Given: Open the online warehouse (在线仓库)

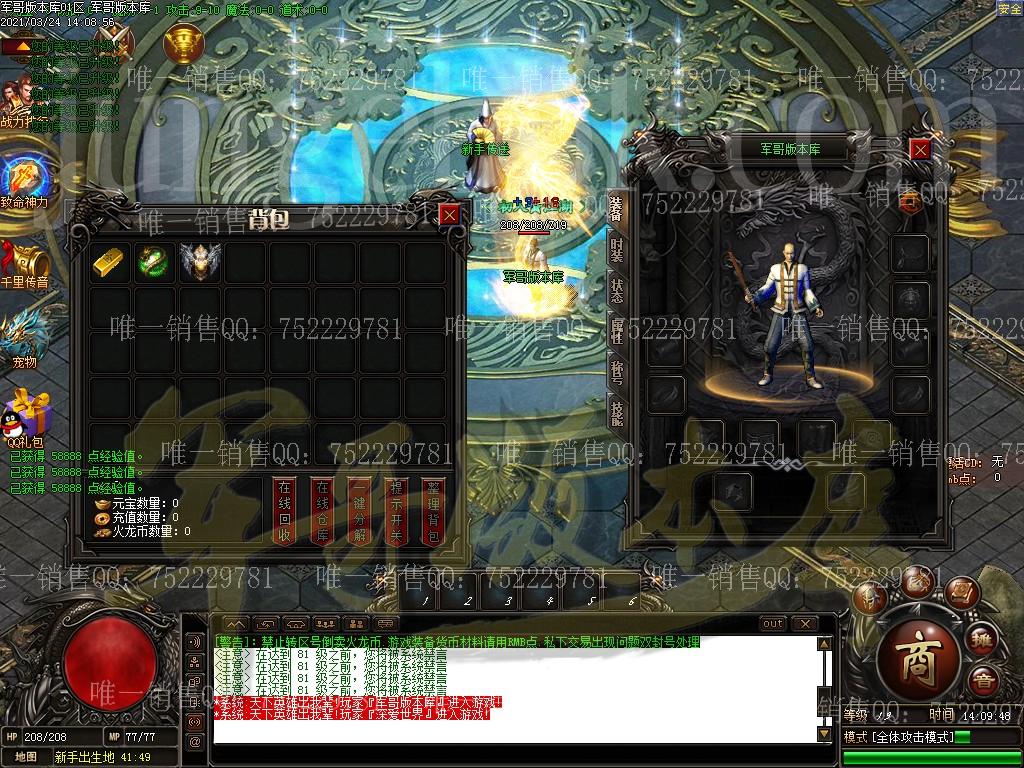Looking at the screenshot, I should [322, 510].
